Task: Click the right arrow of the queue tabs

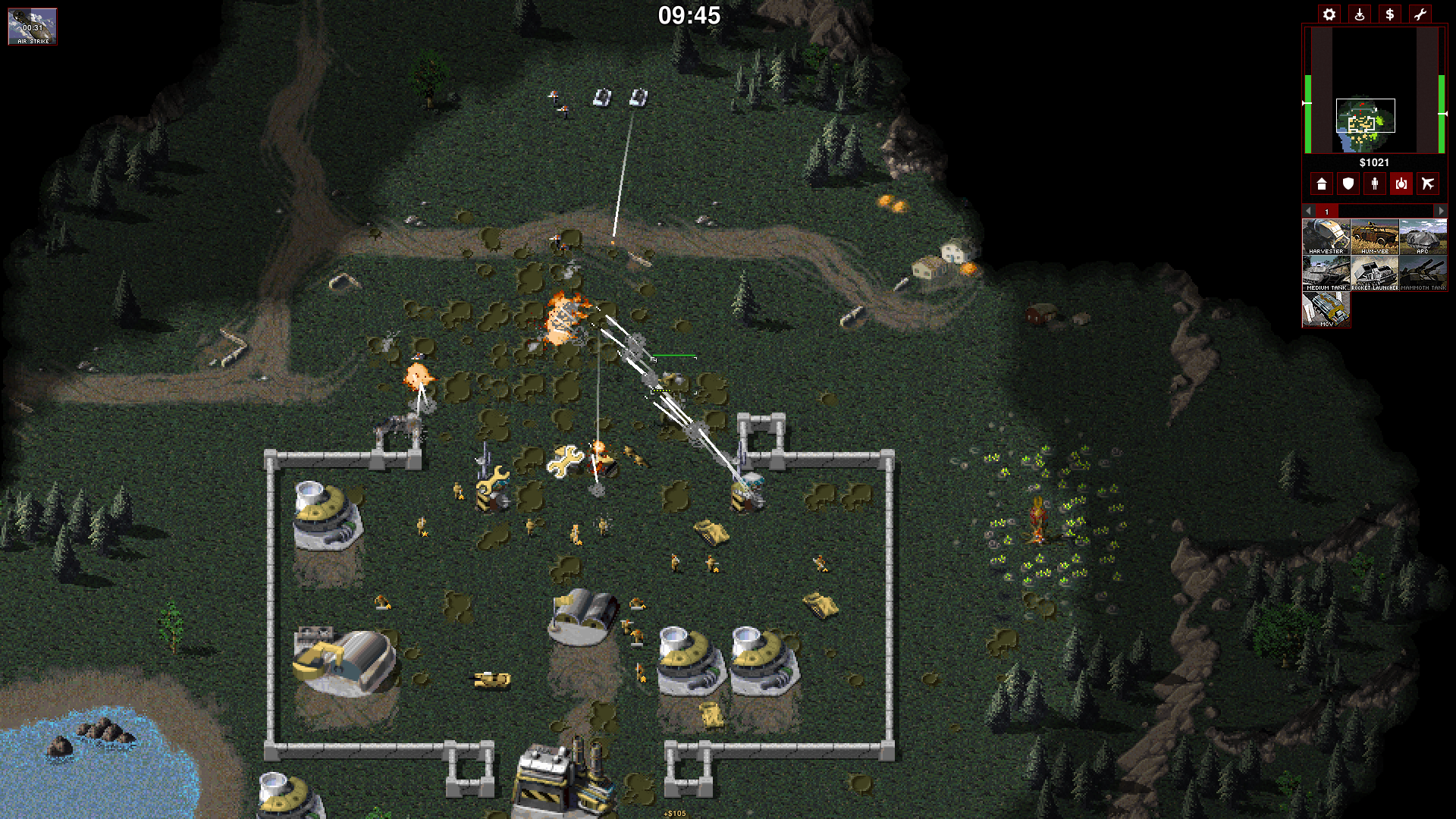Action: click(x=1442, y=211)
